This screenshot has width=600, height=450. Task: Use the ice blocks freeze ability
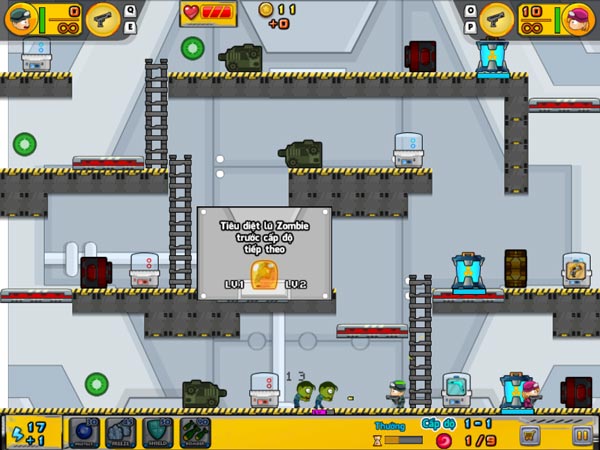click(x=121, y=433)
